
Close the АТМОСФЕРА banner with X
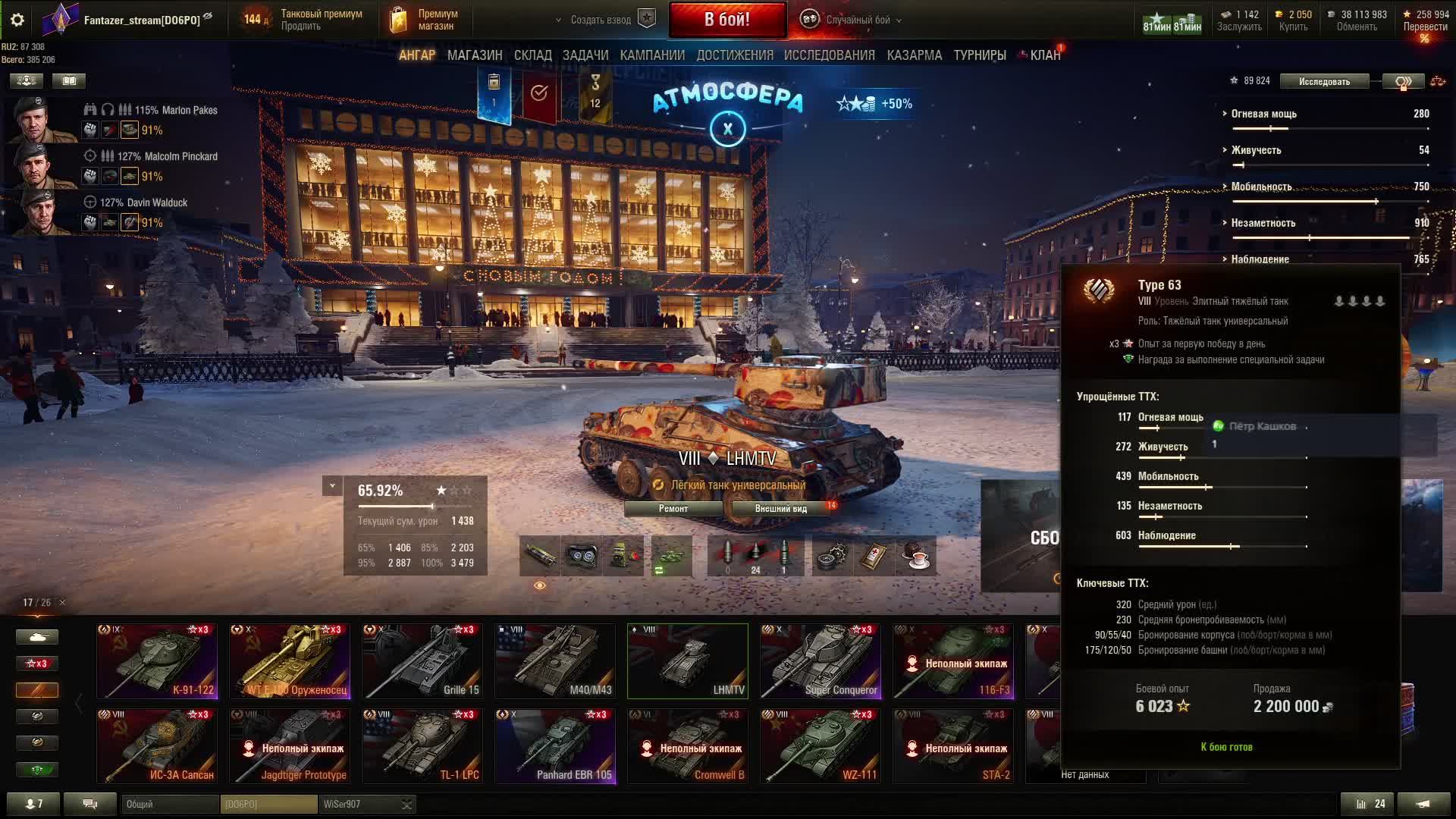727,129
